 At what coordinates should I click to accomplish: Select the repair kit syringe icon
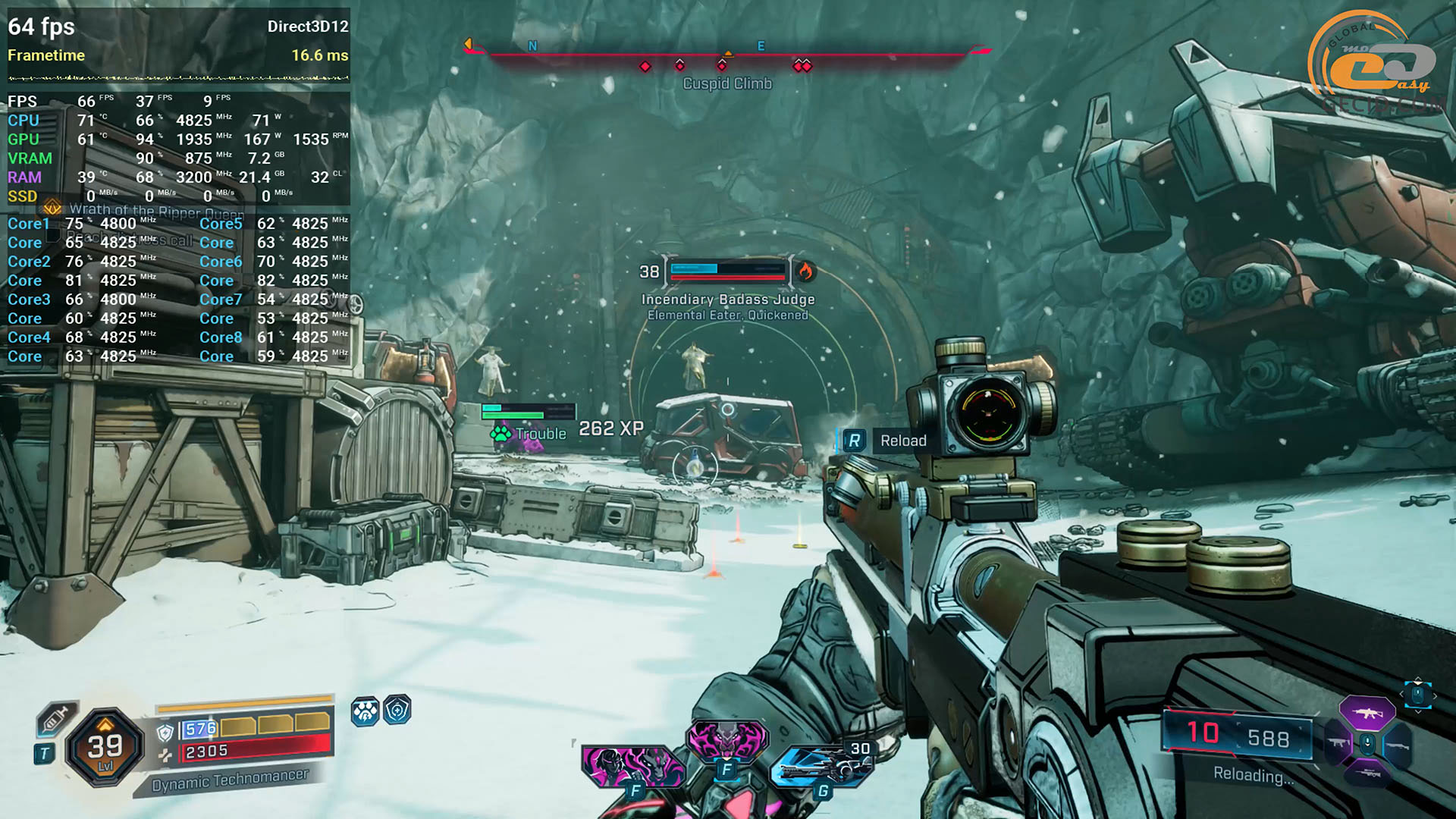(55, 718)
